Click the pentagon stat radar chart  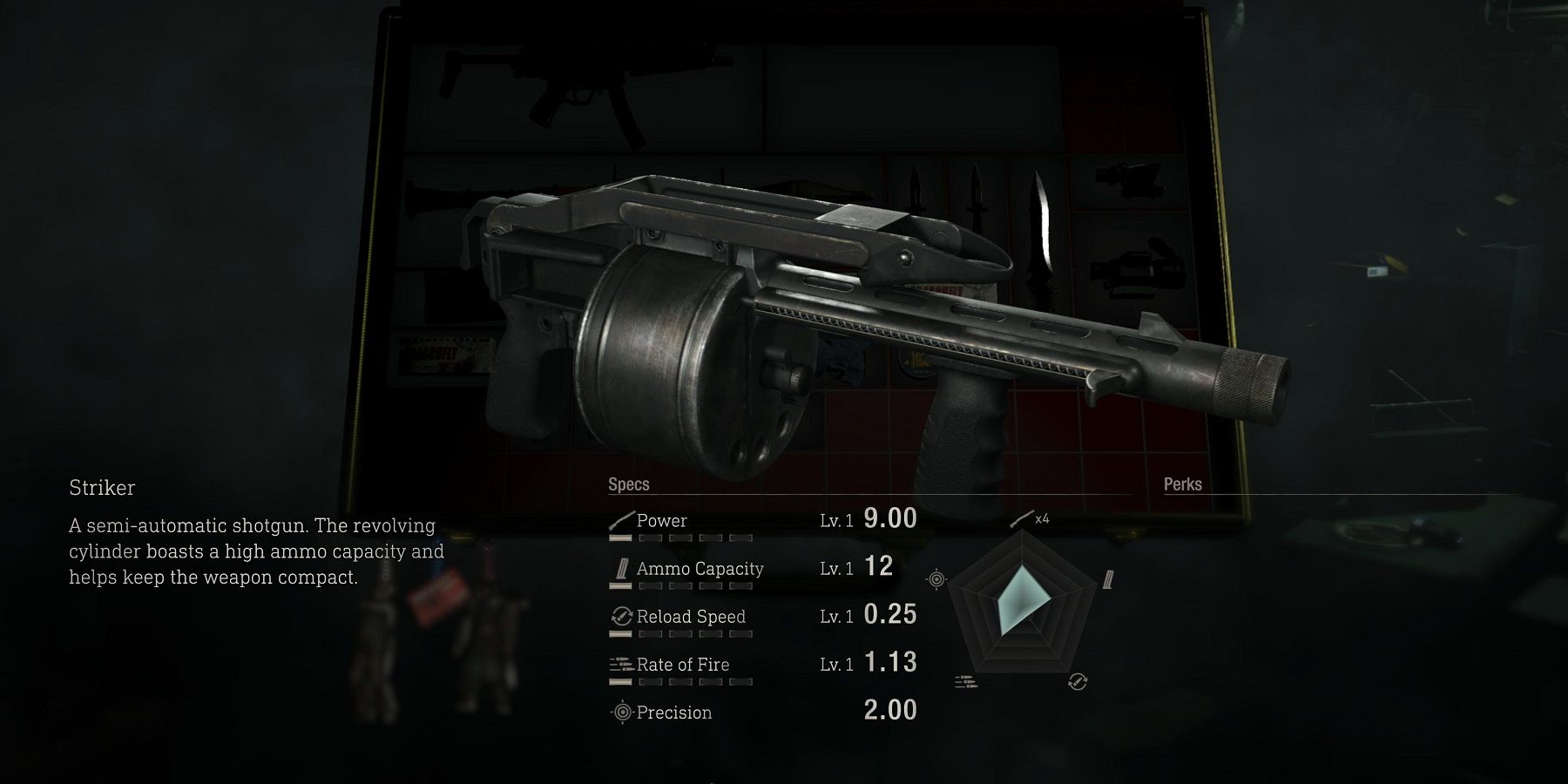(x=1021, y=605)
